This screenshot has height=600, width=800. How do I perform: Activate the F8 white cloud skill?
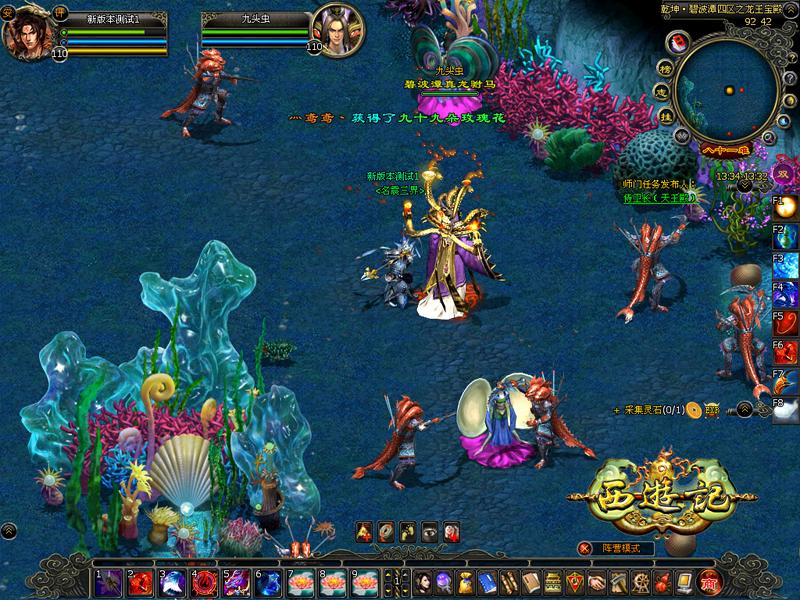(786, 408)
